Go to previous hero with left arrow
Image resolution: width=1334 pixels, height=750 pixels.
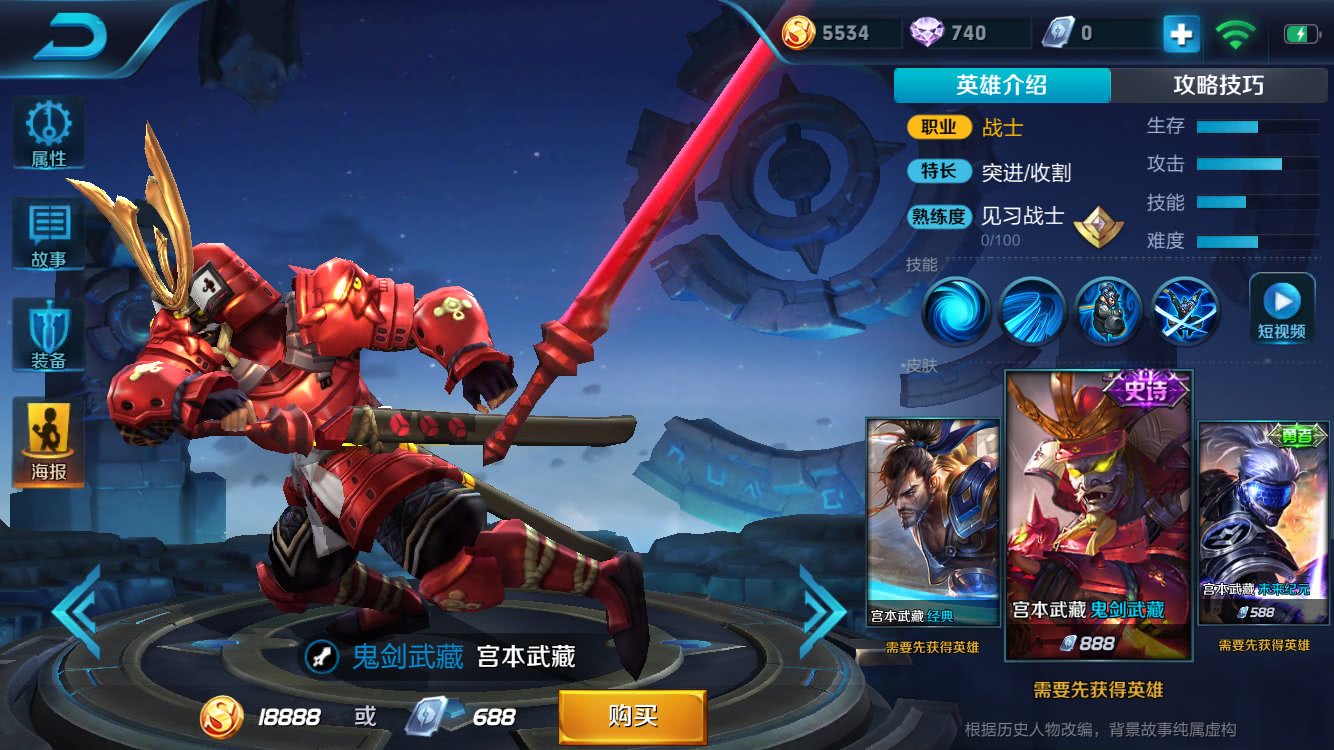pyautogui.click(x=77, y=611)
